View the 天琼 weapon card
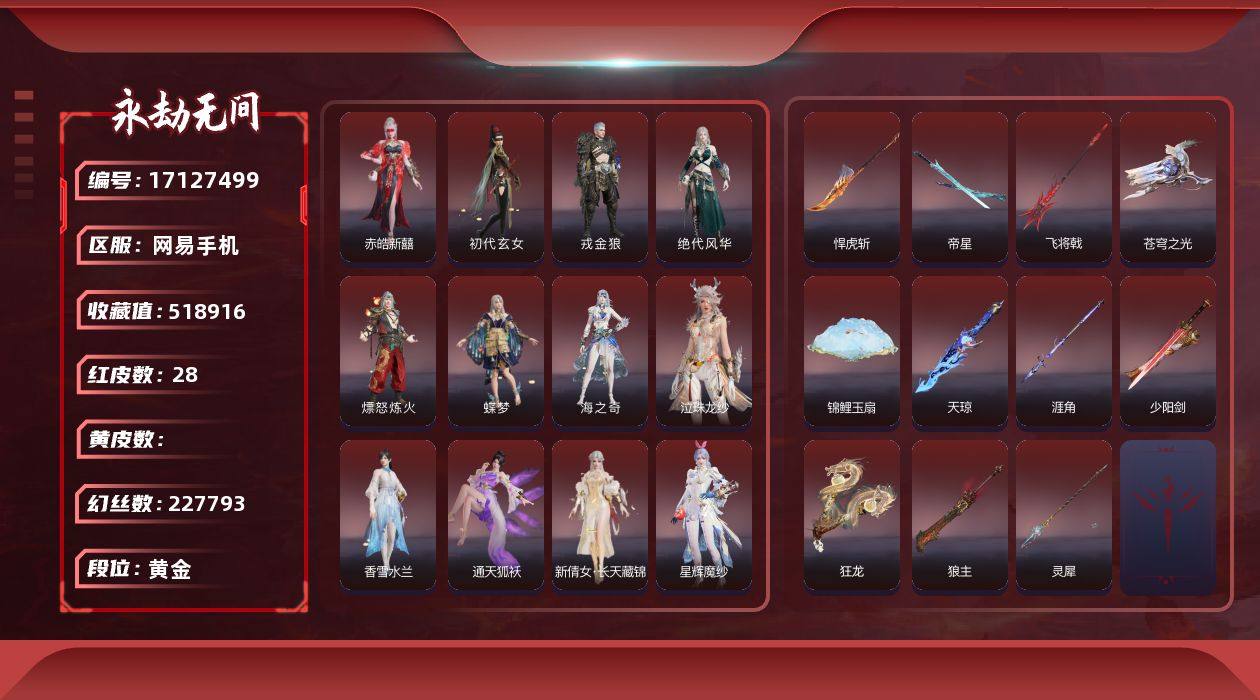The width and height of the screenshot is (1260, 700). 960,351
